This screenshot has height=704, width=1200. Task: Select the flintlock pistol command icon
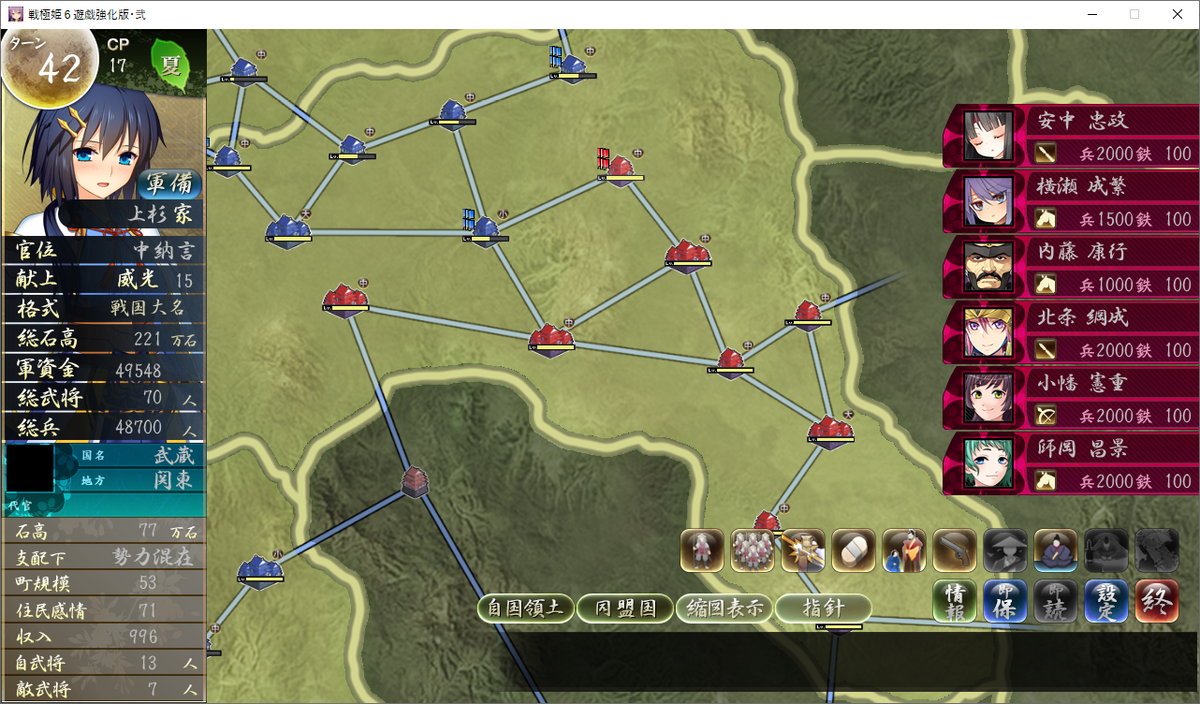tap(954, 550)
